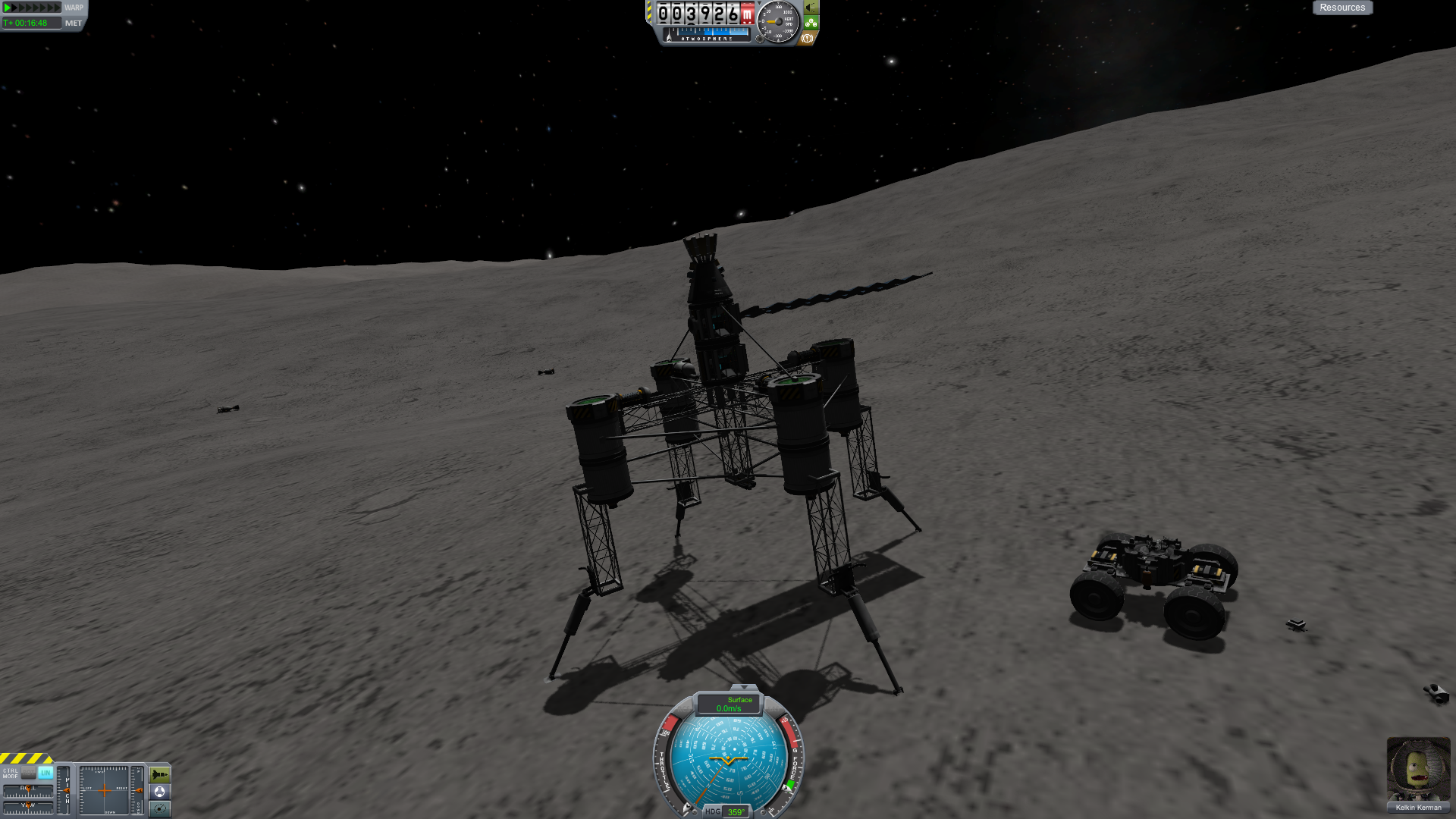The image size is (1456, 819).
Task: Open the map view with the orbit icon
Action: click(160, 808)
